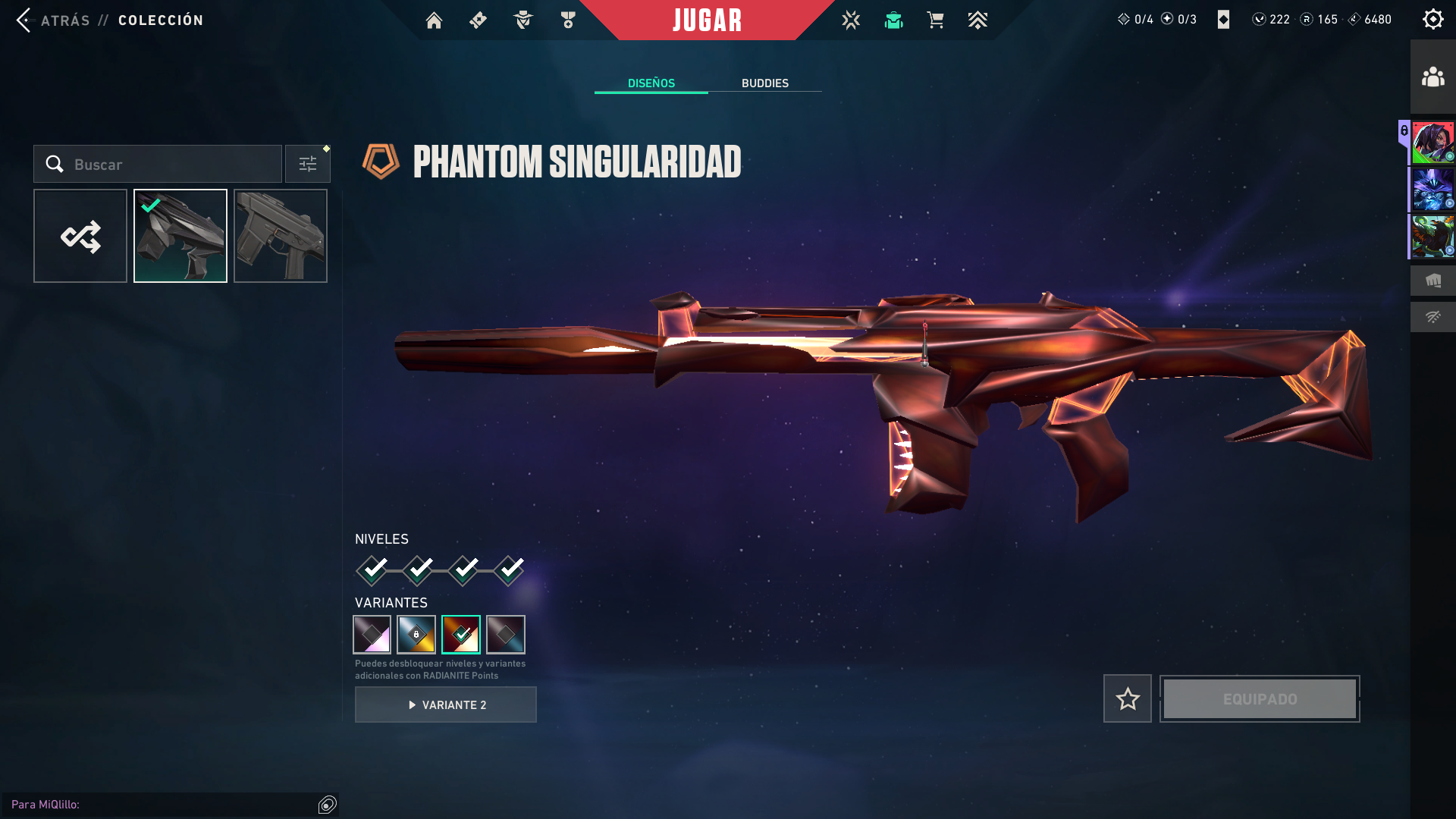Open the Store with the cart icon
Screen dimensions: 1456x819
point(935,20)
